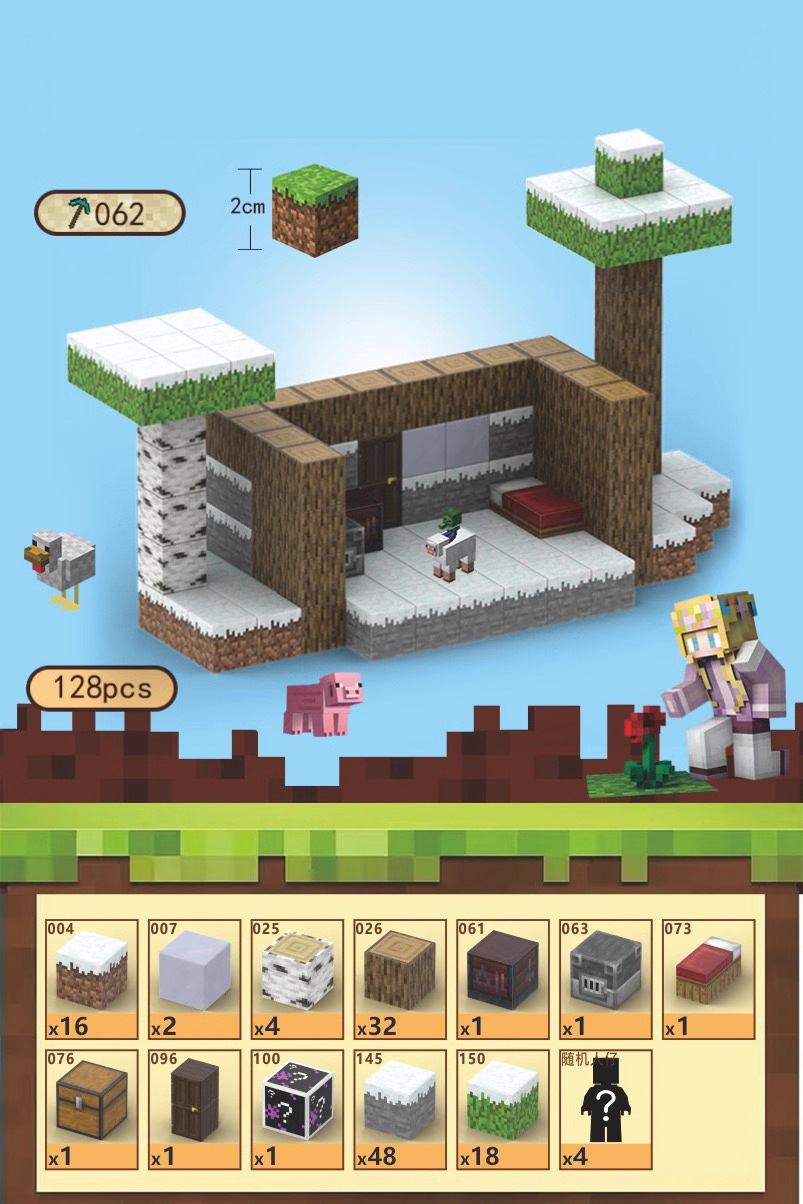The width and height of the screenshot is (803, 1204).
Task: Choose the mystery figure silhouette slot
Action: pos(606,1109)
